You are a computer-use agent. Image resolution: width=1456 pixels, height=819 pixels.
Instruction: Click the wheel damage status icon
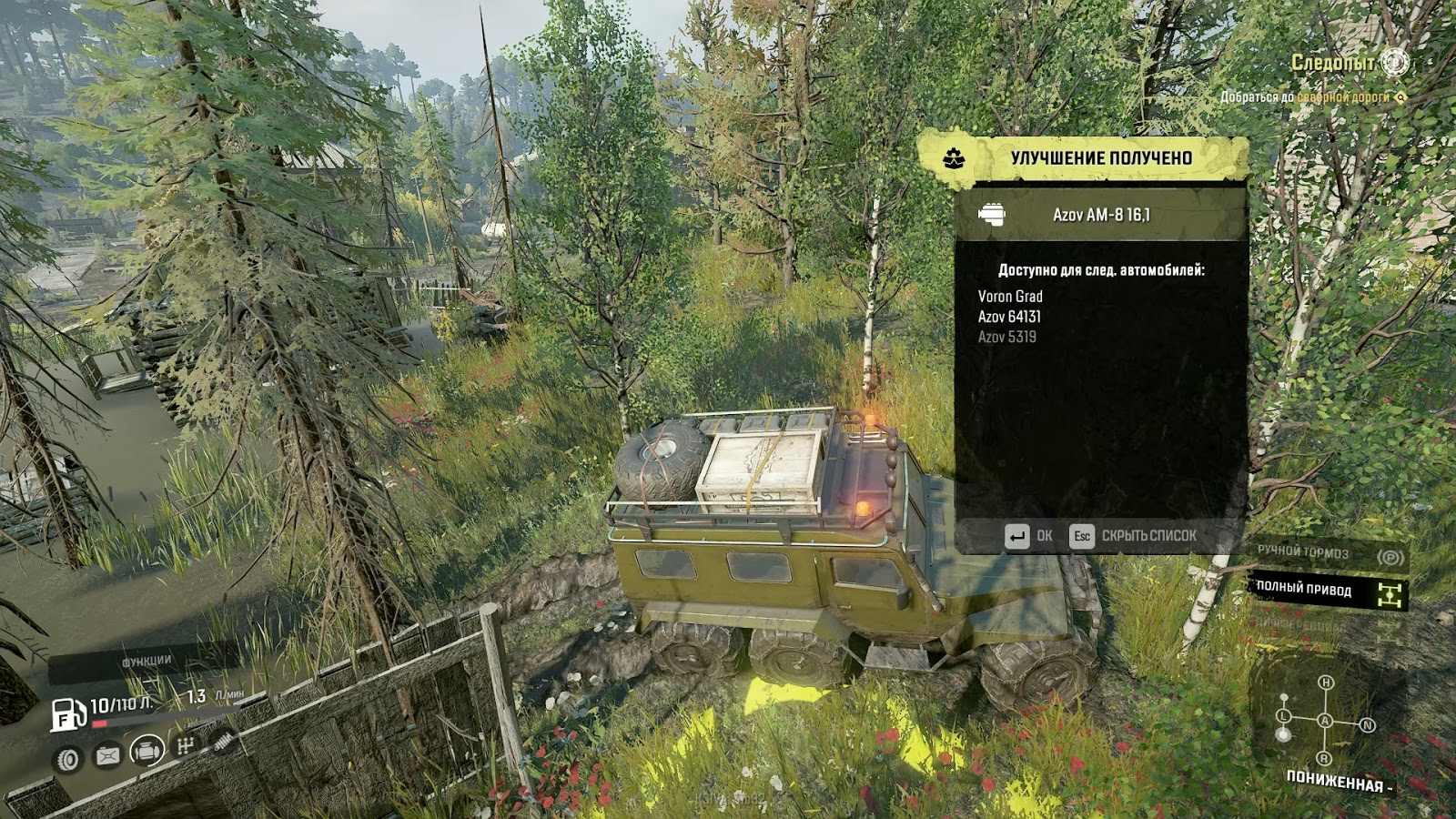(x=68, y=759)
